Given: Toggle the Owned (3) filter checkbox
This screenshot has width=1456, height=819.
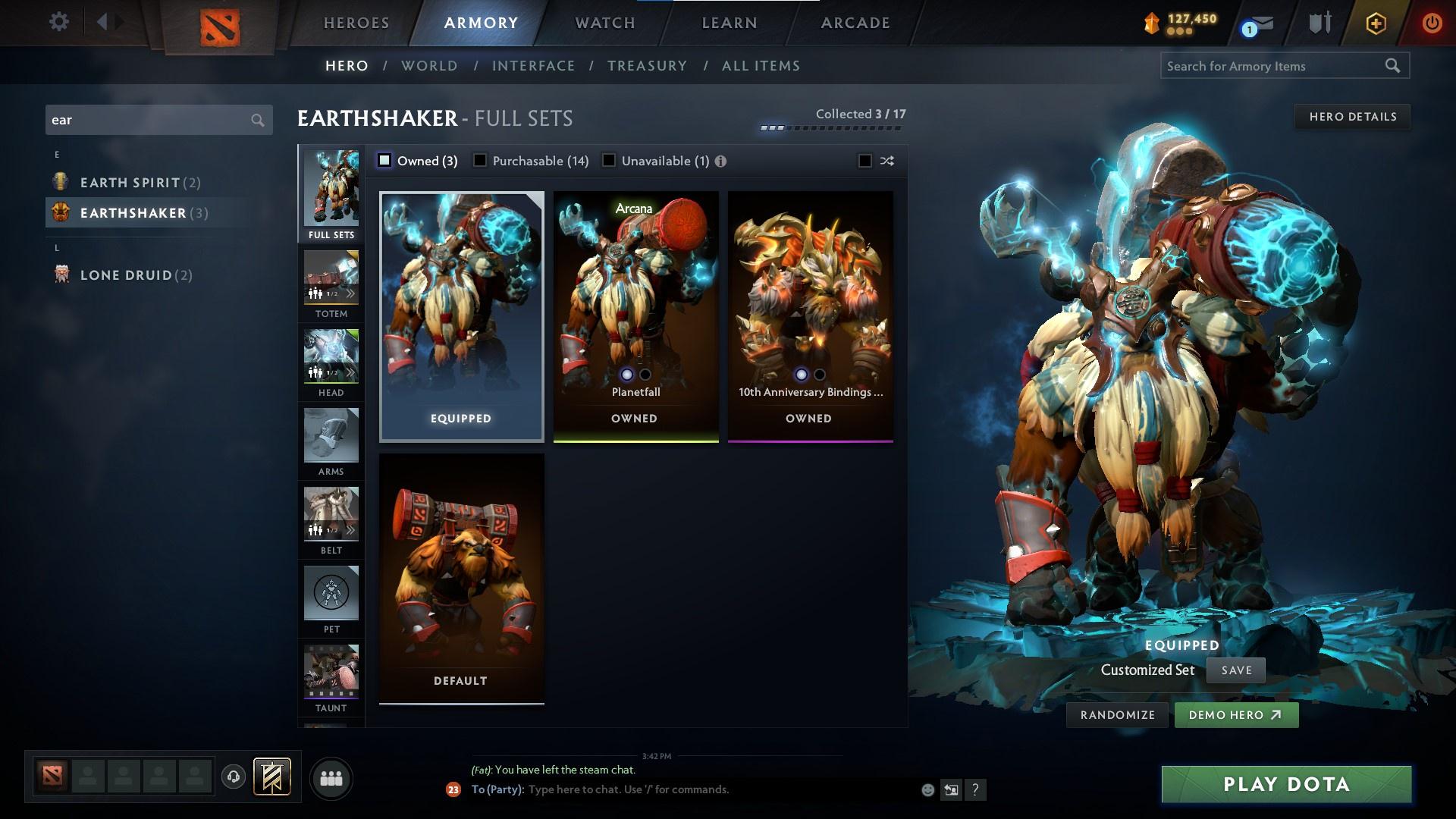Looking at the screenshot, I should [x=385, y=161].
